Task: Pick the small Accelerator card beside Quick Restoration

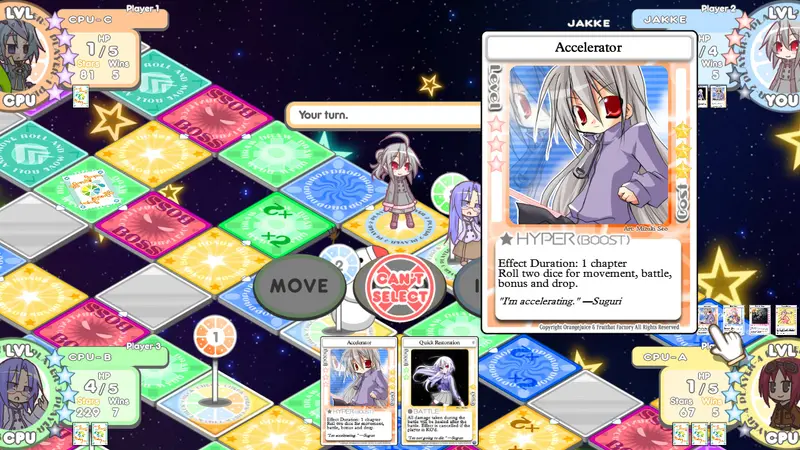Action: 358,390
